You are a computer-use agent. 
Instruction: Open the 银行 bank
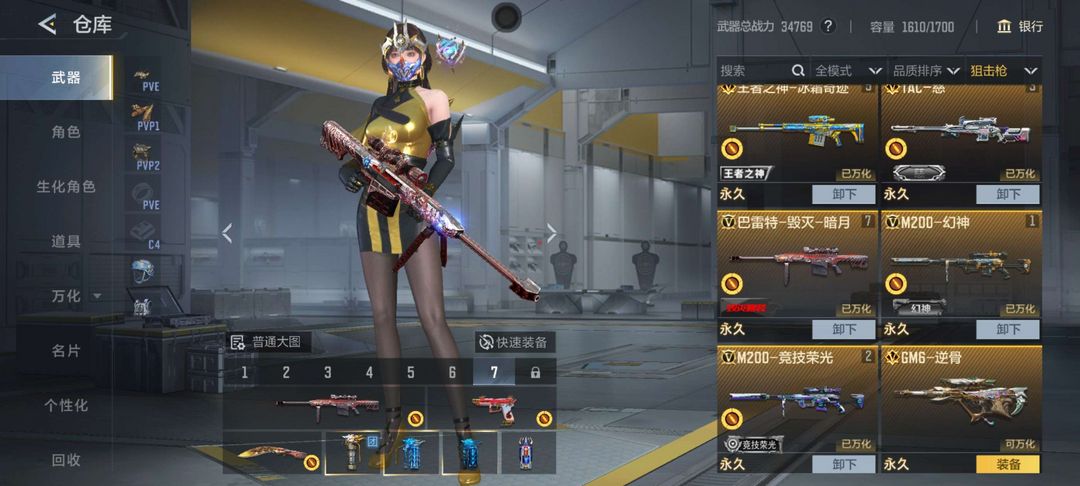pos(1019,27)
